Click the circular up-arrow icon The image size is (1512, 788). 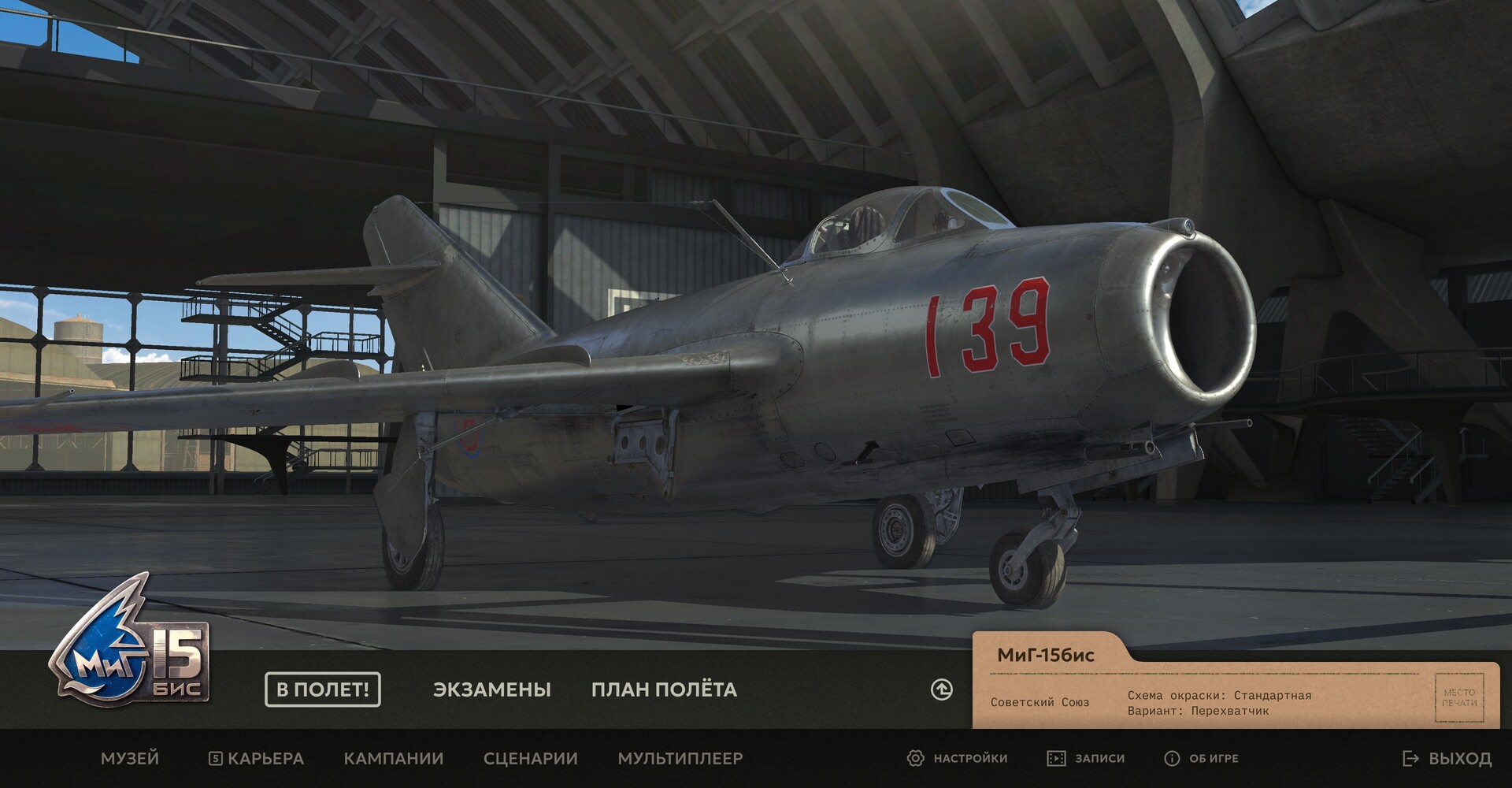[x=942, y=689]
